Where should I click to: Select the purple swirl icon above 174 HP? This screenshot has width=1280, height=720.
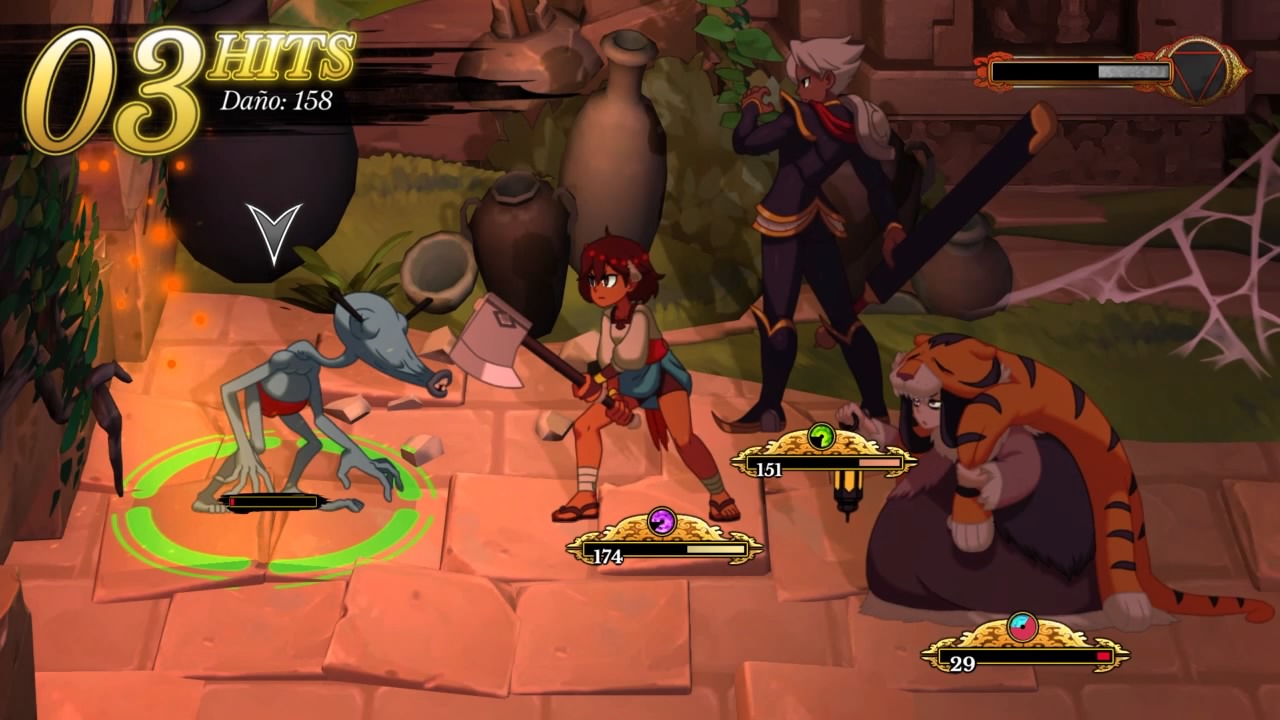pyautogui.click(x=662, y=521)
